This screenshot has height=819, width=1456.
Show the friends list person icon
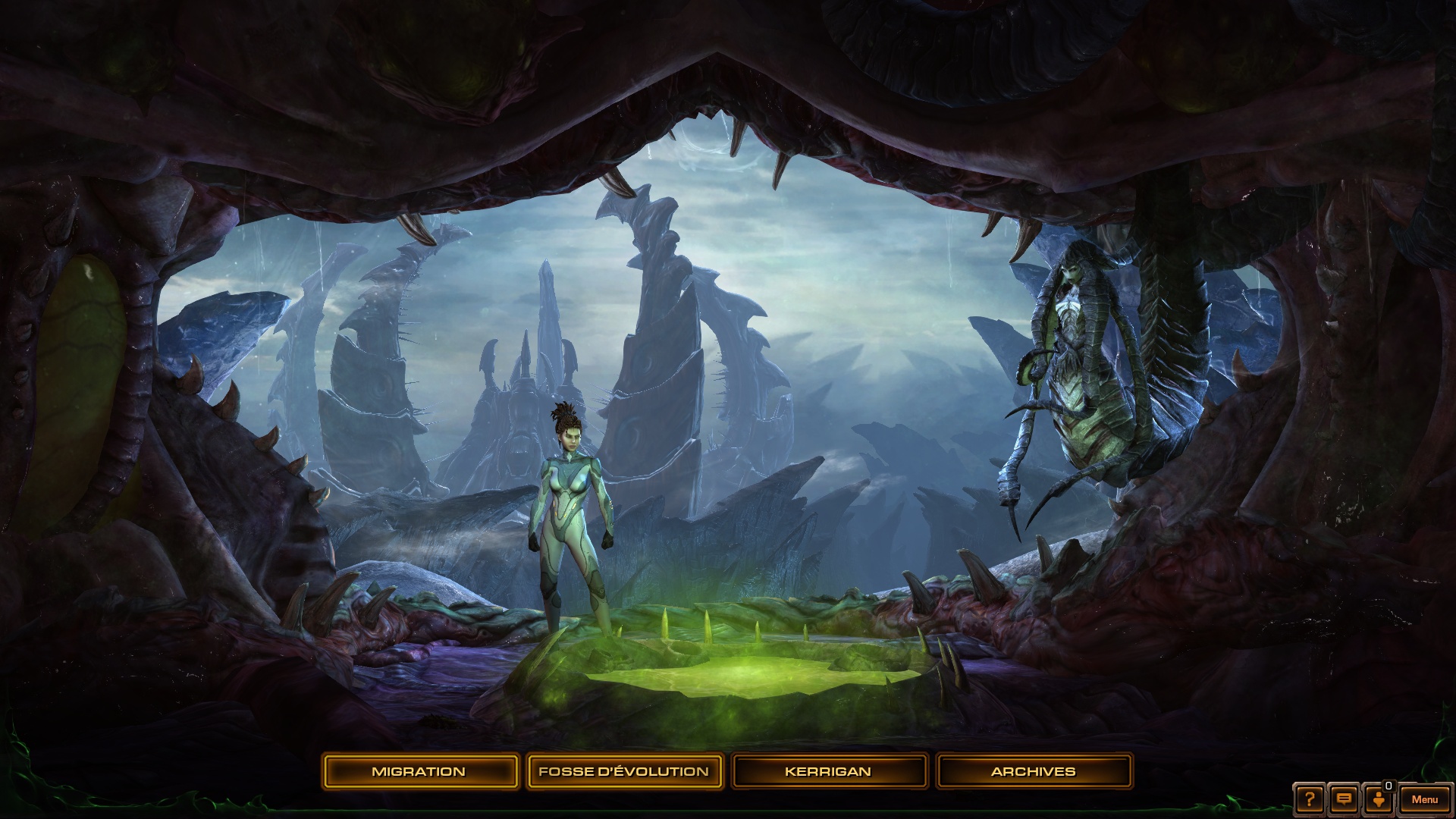coord(1379,799)
